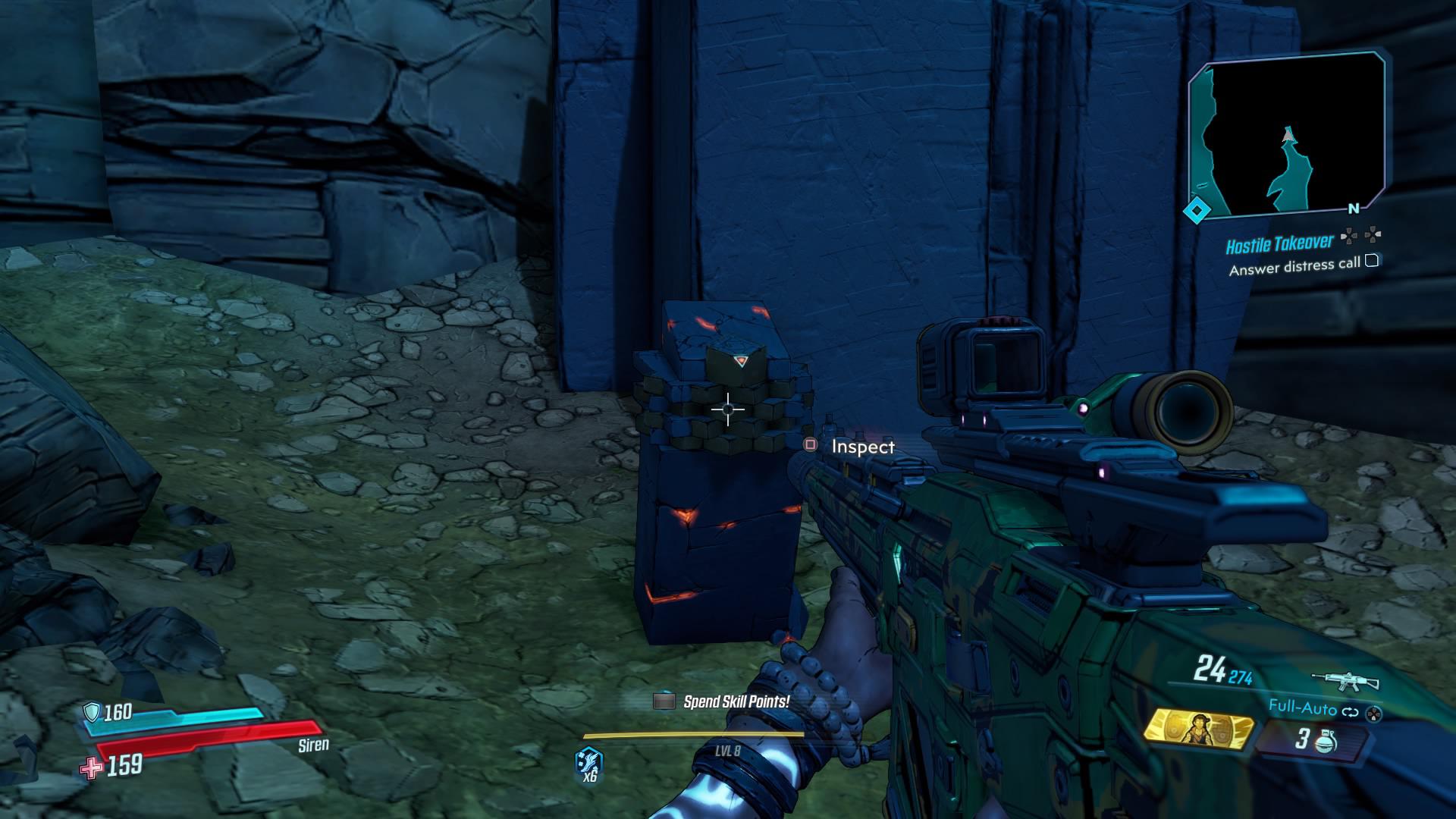This screenshot has height=819, width=1456.
Task: Select the Hostile Takeover mission title
Action: pyautogui.click(x=1279, y=243)
